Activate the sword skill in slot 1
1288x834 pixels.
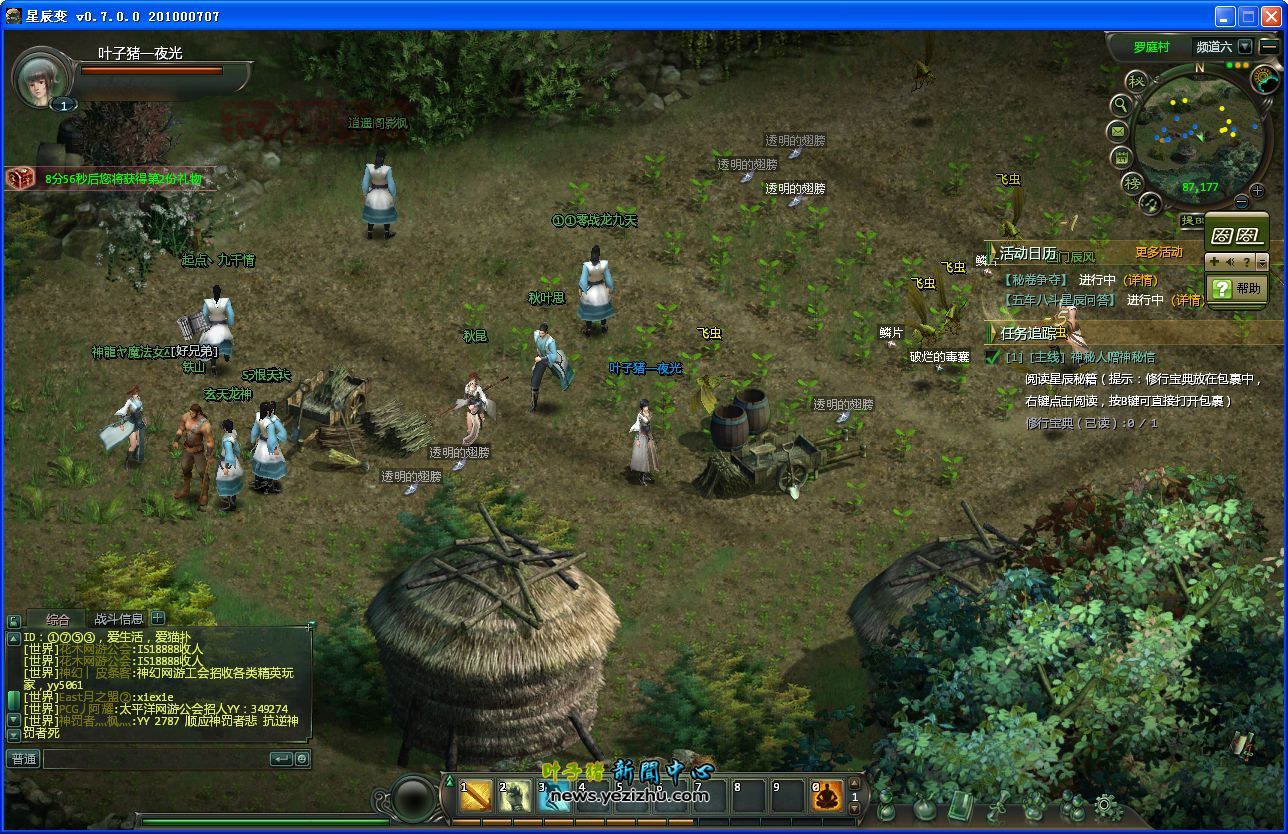(476, 796)
